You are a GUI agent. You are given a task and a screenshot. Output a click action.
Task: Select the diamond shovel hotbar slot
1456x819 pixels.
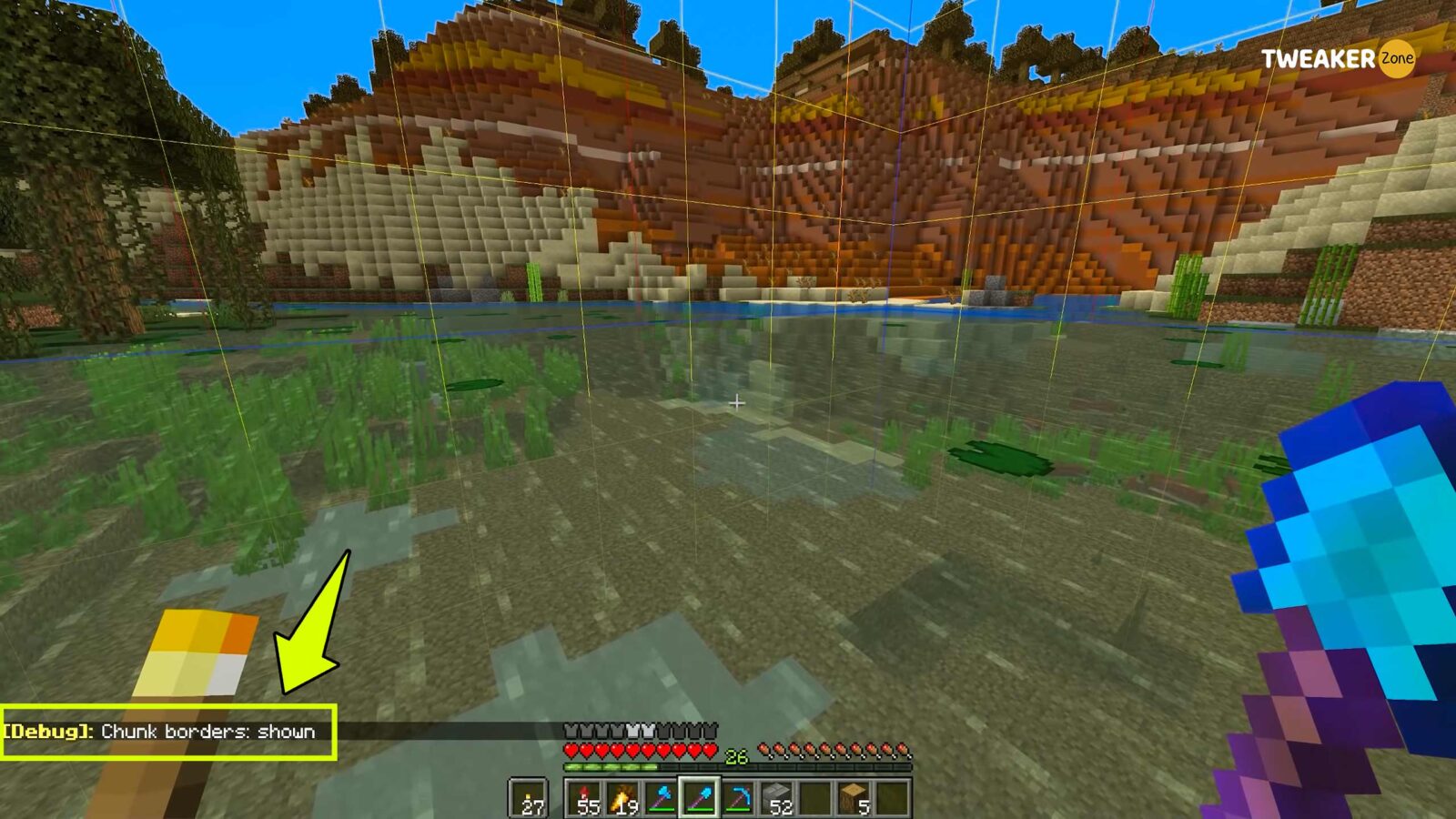701,798
